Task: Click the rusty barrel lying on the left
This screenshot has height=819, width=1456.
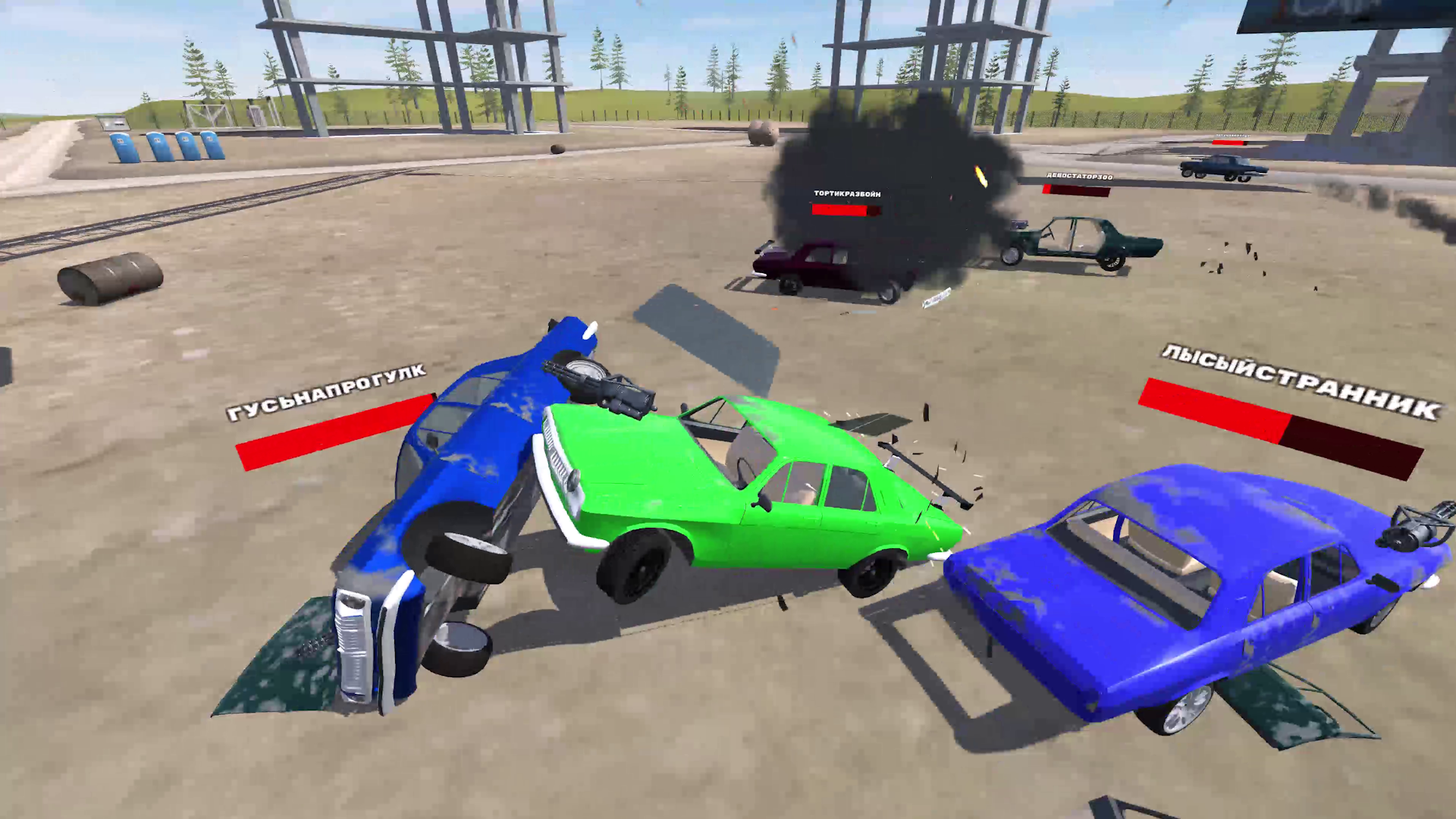Action: click(110, 277)
